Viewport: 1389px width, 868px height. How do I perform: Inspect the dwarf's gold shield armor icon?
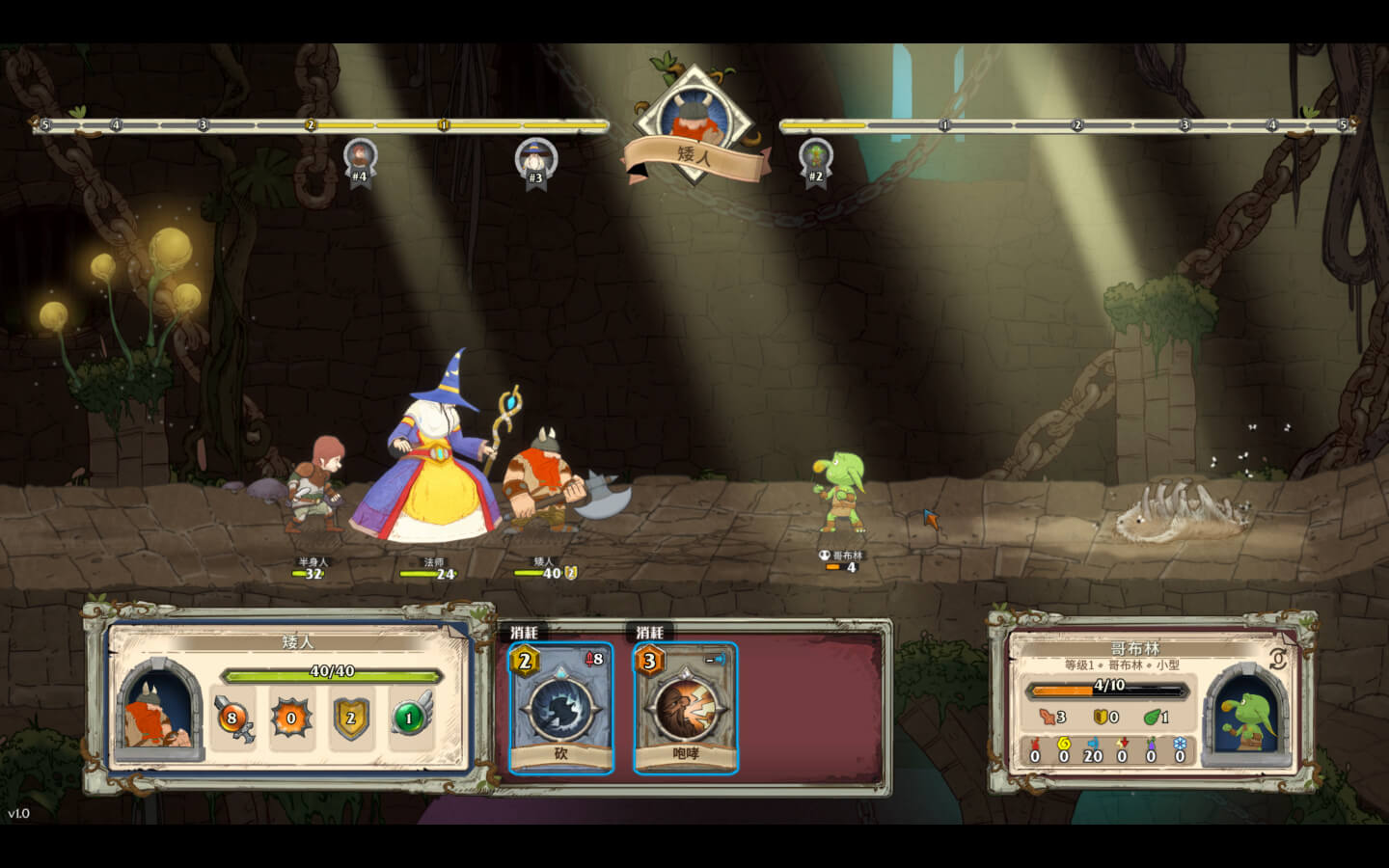click(x=351, y=718)
